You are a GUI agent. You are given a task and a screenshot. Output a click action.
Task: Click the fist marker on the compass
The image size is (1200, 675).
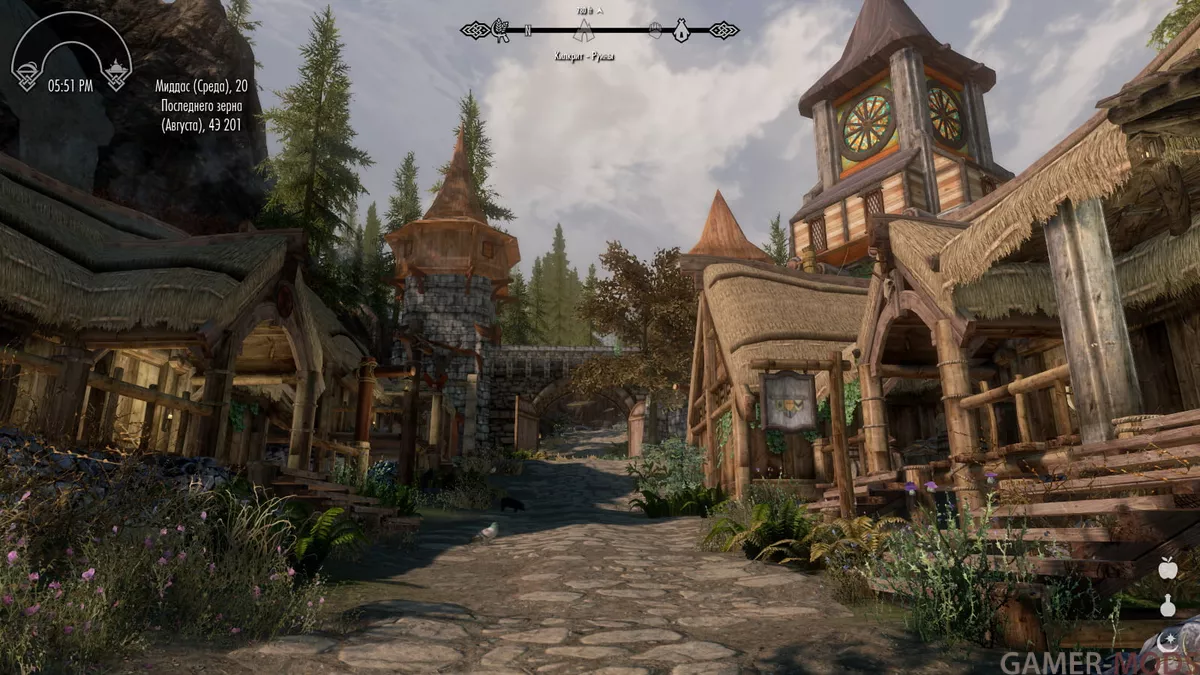click(x=656, y=31)
